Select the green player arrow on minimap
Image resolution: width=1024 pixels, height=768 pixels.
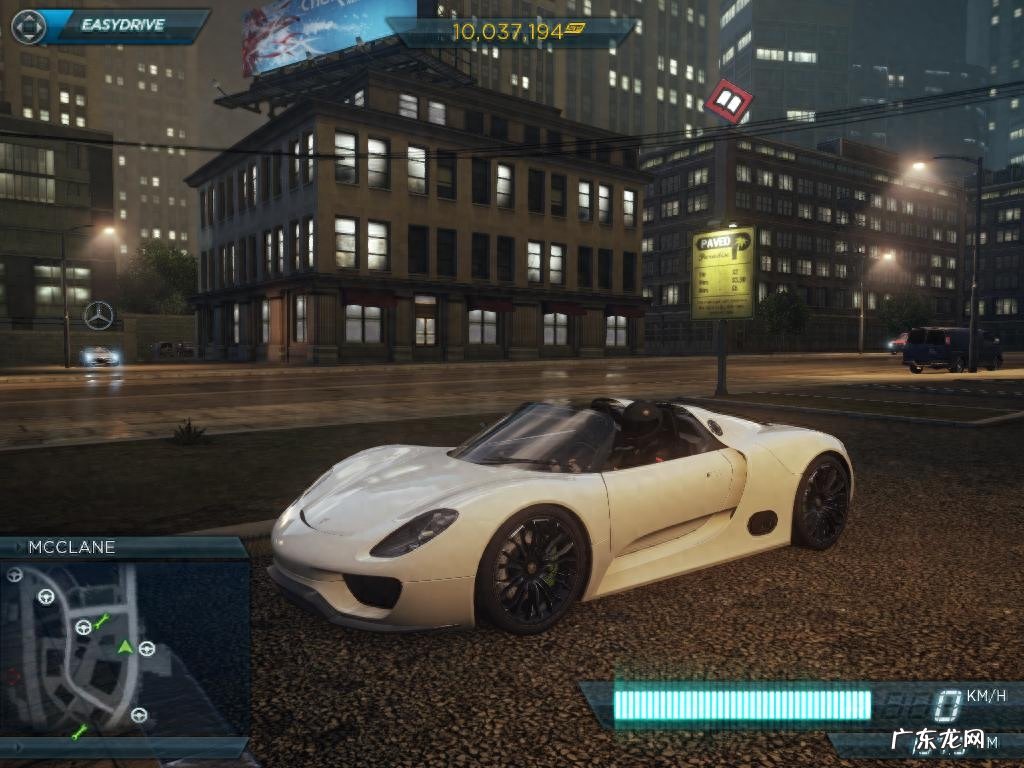[125, 647]
